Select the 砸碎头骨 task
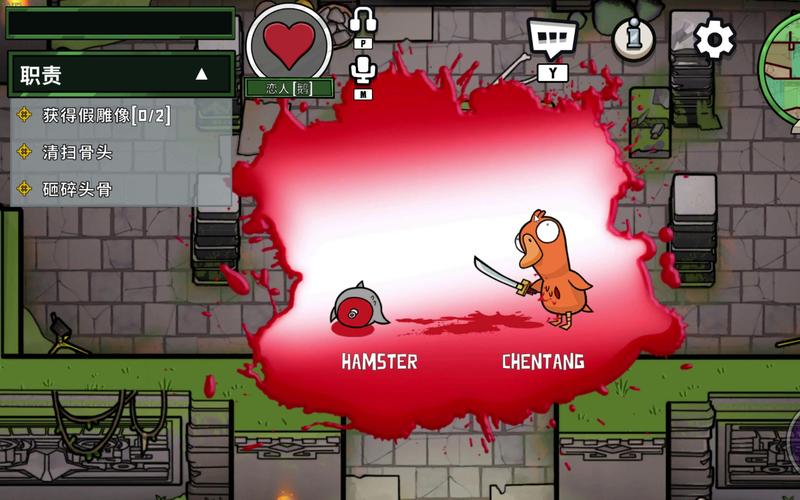800x500 pixels. point(77,188)
